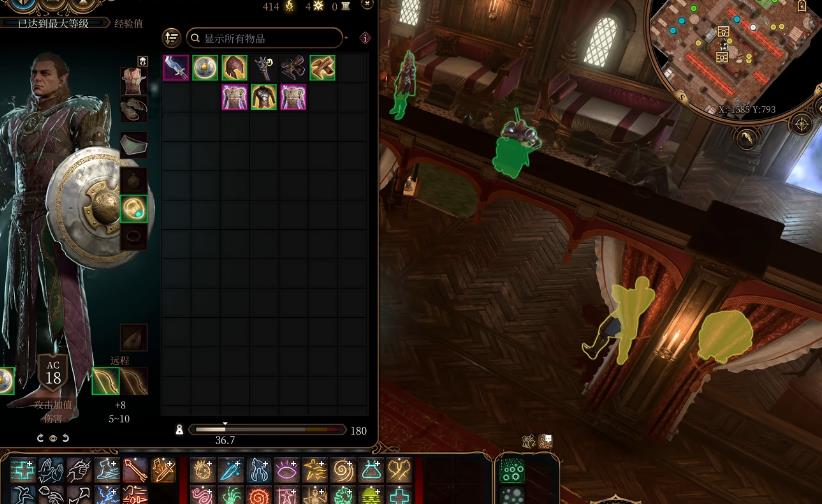822x504 pixels.
Task: Click the equipped gloves slot
Action: click(133, 110)
